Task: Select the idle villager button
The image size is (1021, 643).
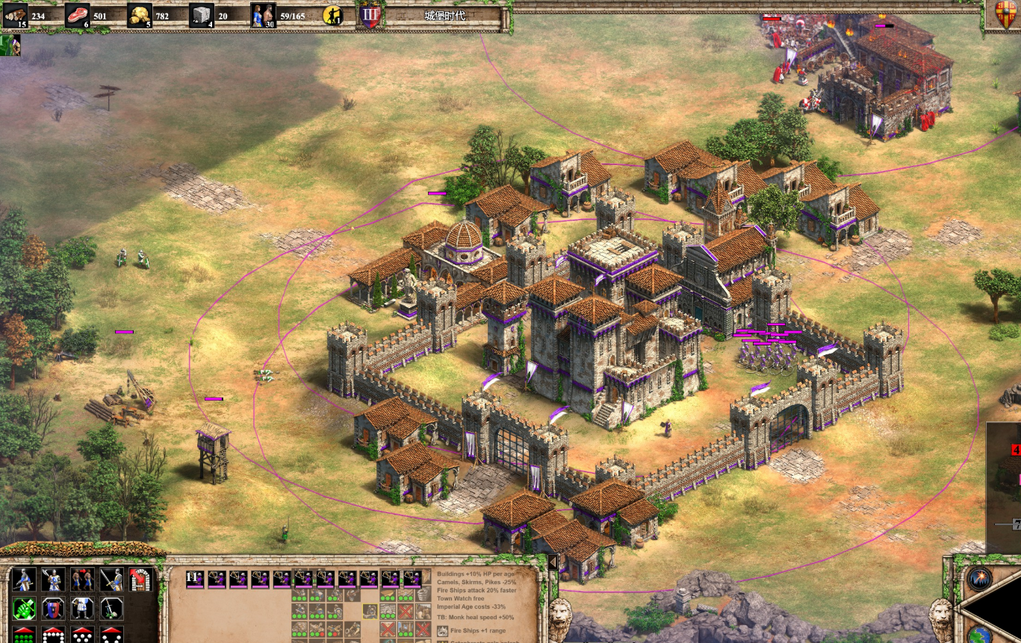Action: click(x=333, y=15)
